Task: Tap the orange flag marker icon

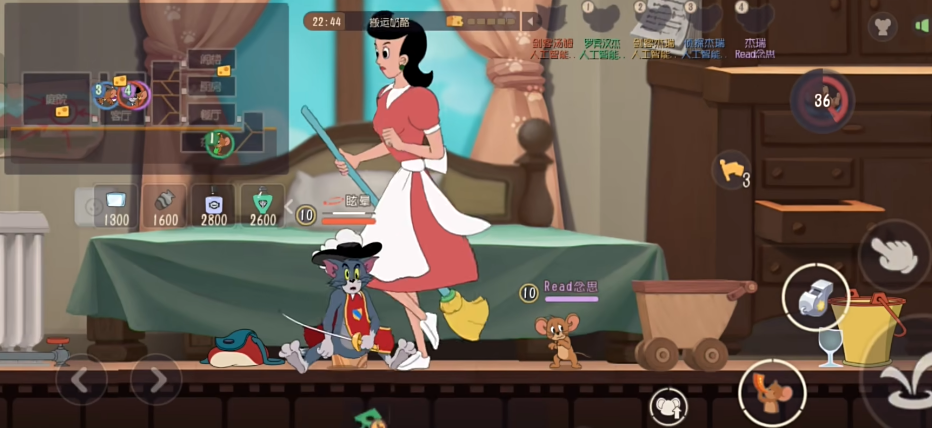Action: [x=730, y=170]
